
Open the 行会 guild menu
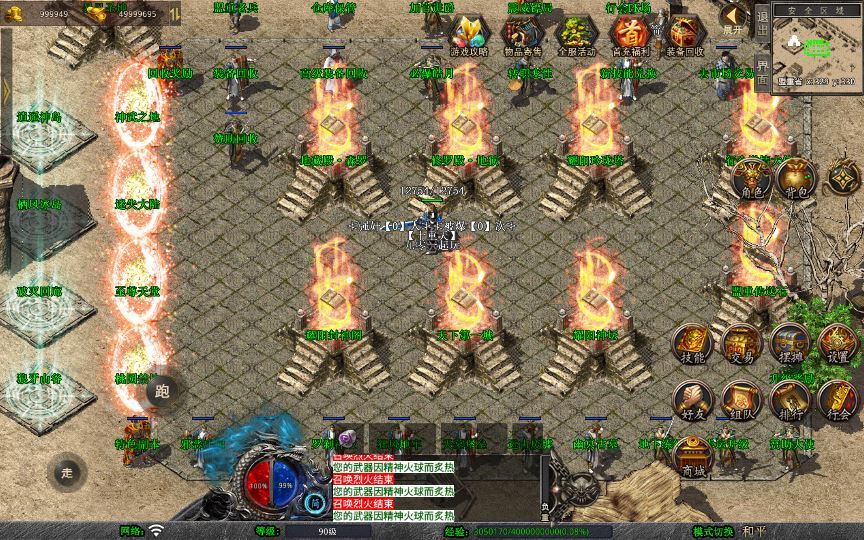(838, 397)
